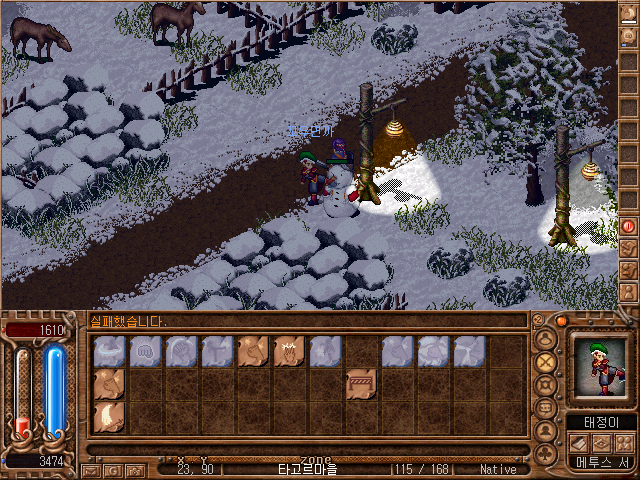Activate the sparkle burst skill icon
The height and width of the screenshot is (480, 640).
[x=289, y=350]
